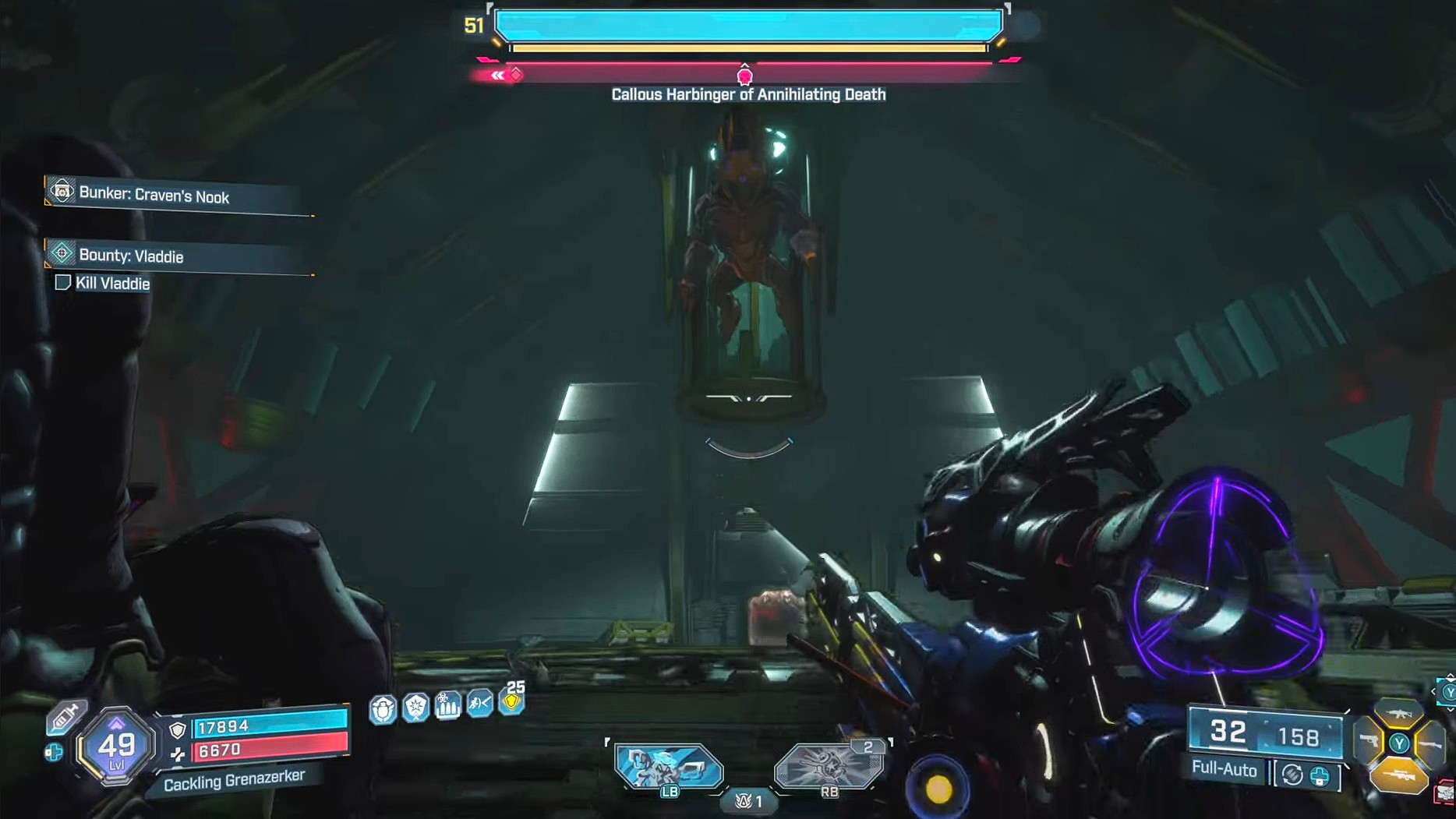Image resolution: width=1456 pixels, height=819 pixels.
Task: Inspect the yellow shield stack buff
Action: [x=512, y=701]
